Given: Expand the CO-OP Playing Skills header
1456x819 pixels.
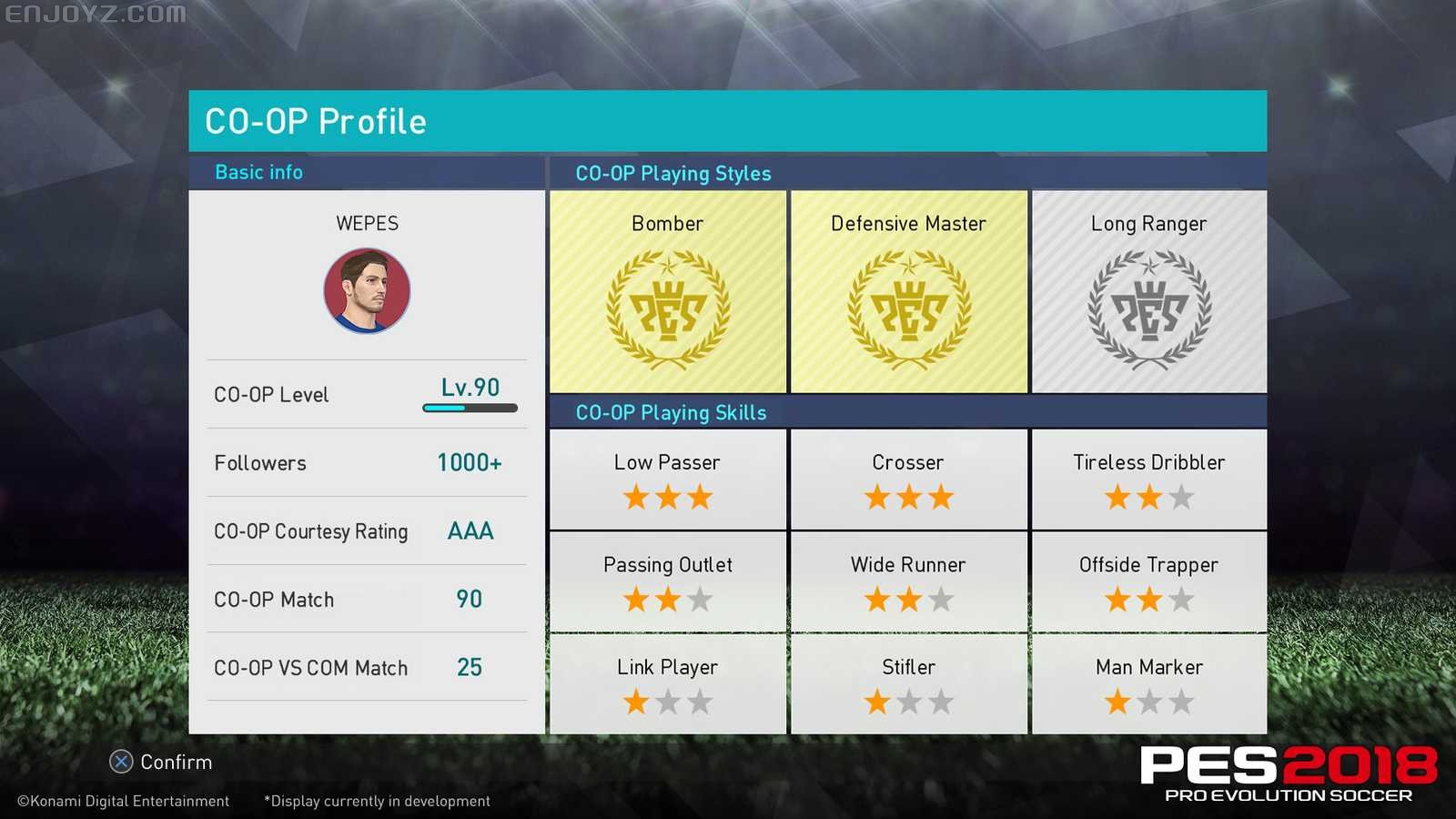Looking at the screenshot, I should tap(670, 412).
